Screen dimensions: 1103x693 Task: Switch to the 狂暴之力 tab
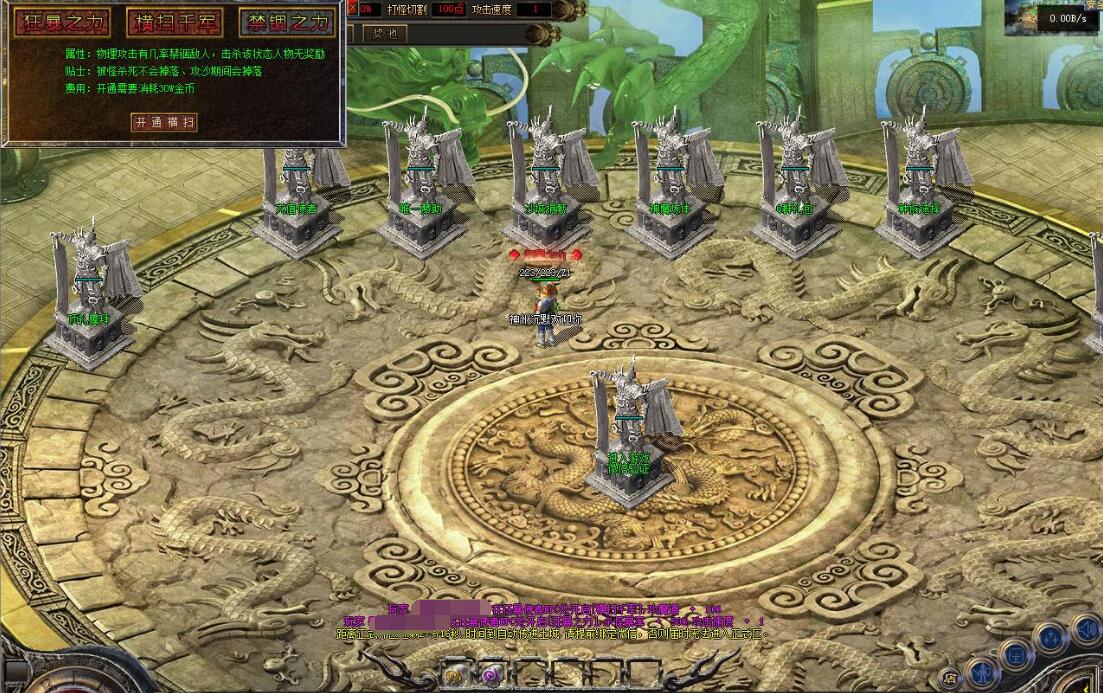[61, 22]
